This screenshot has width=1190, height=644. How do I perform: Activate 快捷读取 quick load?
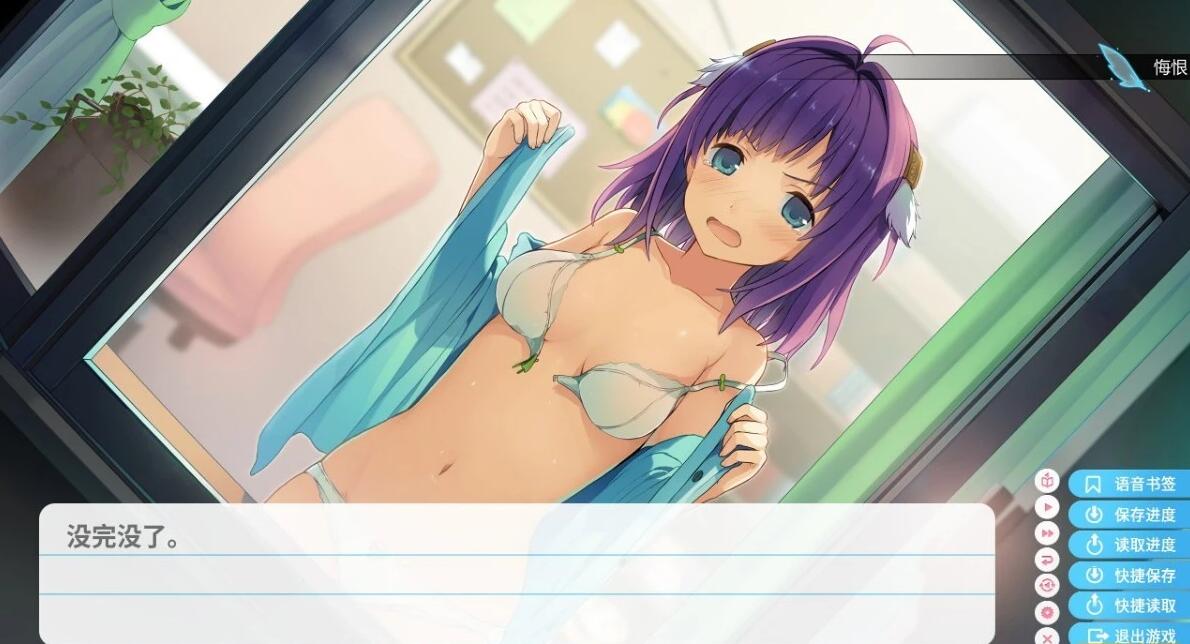(x=1129, y=606)
